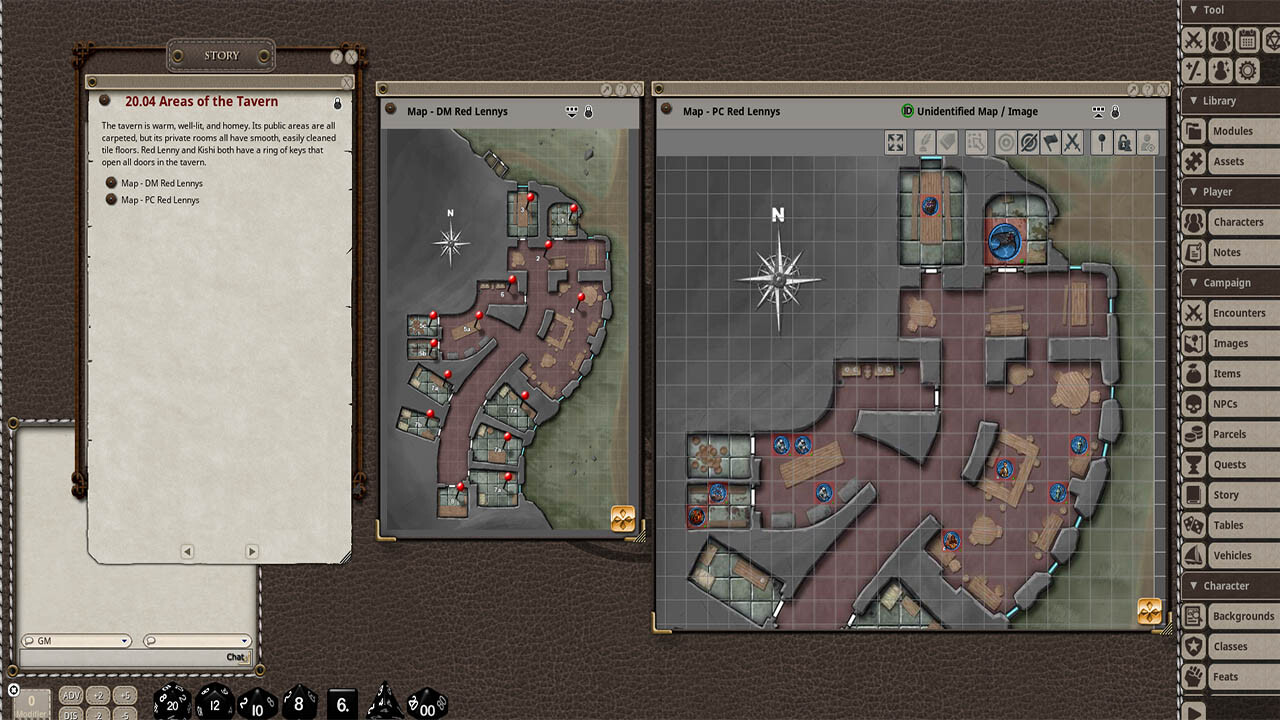Image resolution: width=1280 pixels, height=720 pixels.
Task: Toggle the ADV advantage modifier button
Action: pyautogui.click(x=70, y=694)
